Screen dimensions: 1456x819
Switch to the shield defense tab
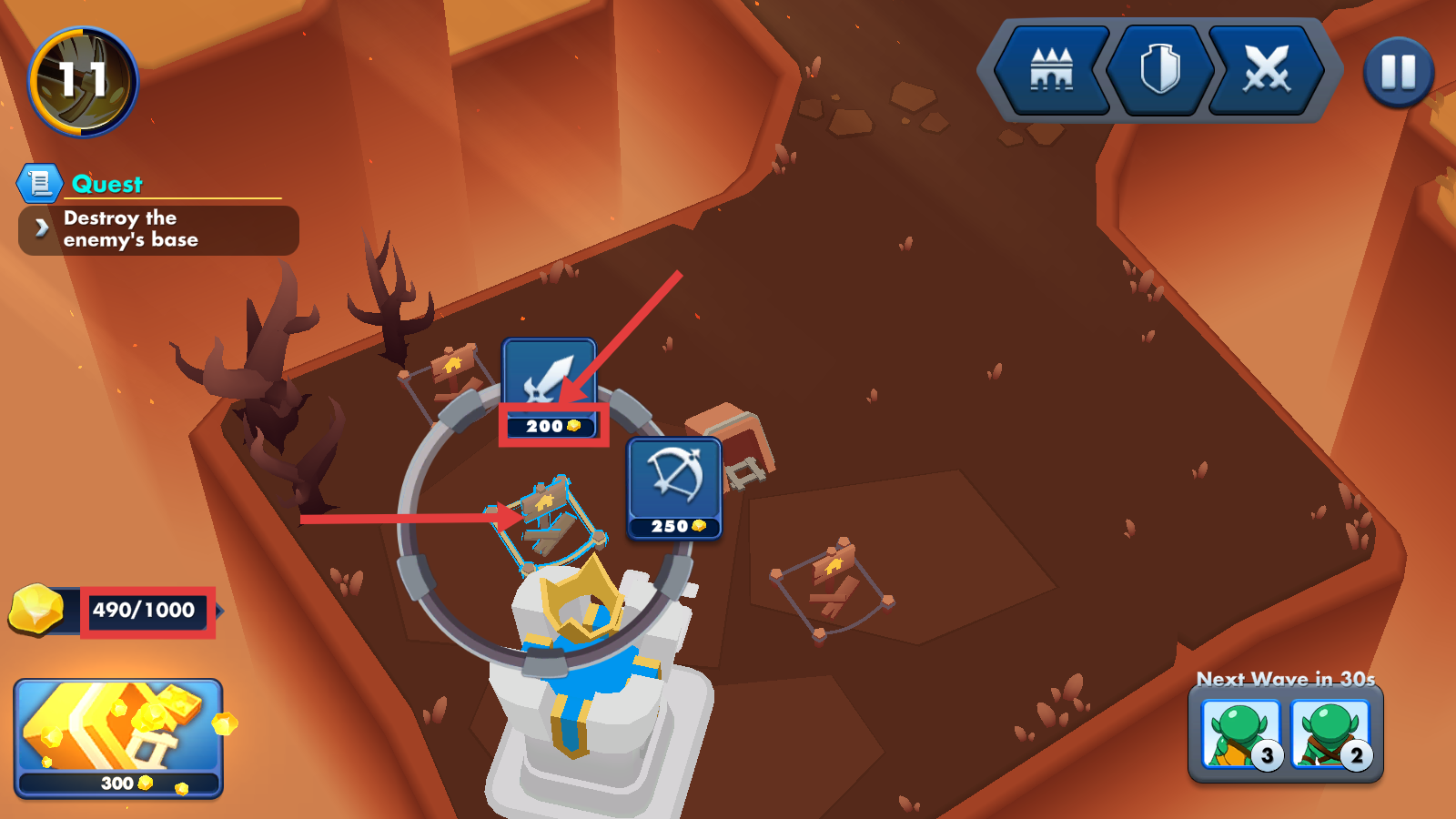tap(1160, 70)
